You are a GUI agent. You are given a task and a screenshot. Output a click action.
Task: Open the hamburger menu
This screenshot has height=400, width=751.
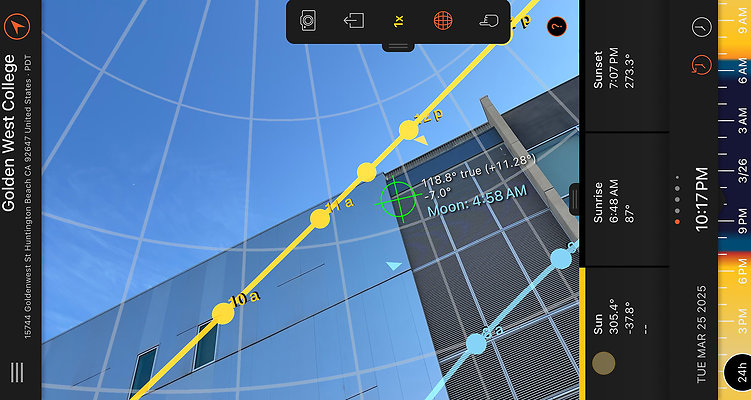pyautogui.click(x=18, y=373)
